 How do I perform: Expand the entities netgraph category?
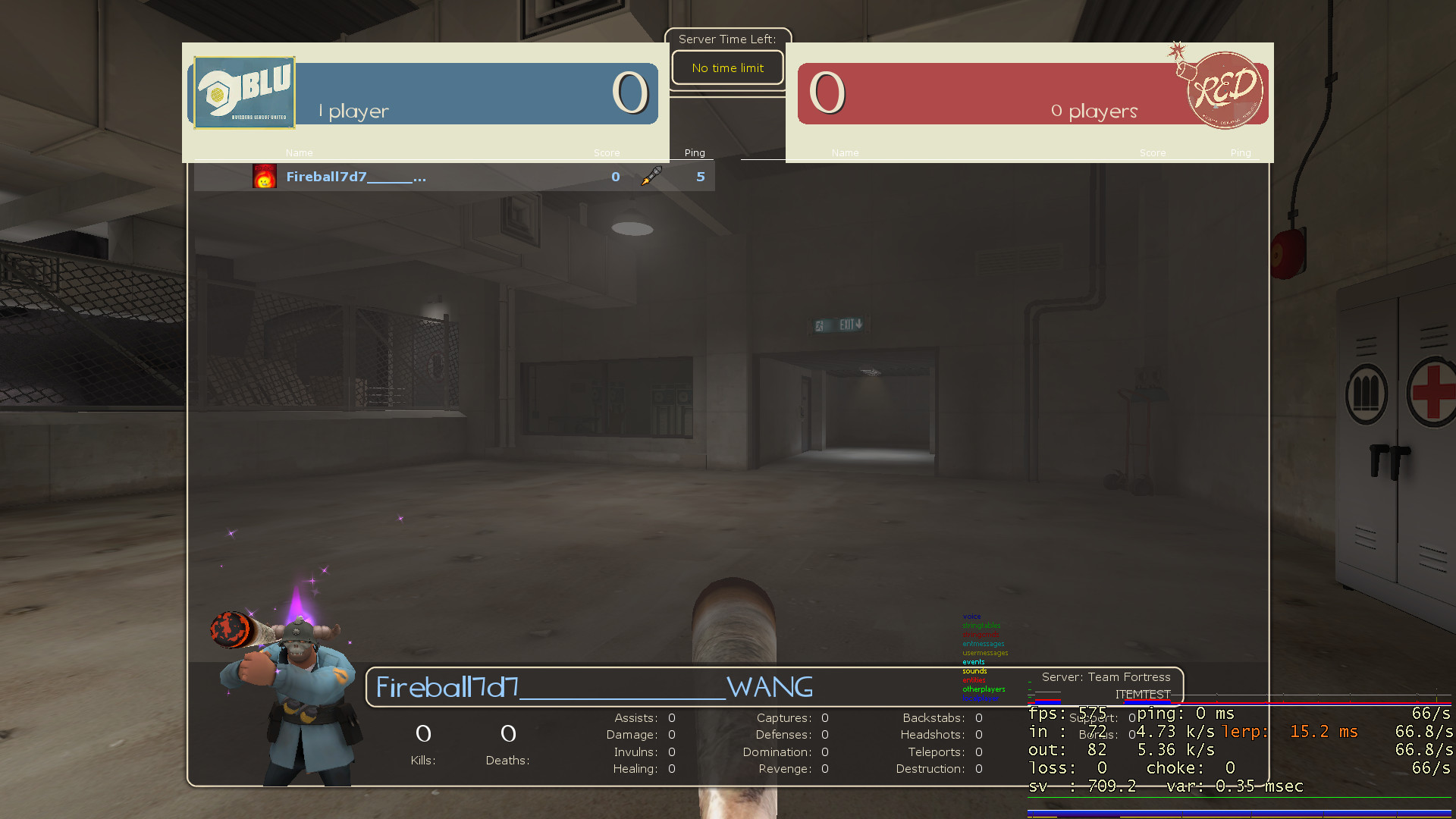(x=974, y=680)
